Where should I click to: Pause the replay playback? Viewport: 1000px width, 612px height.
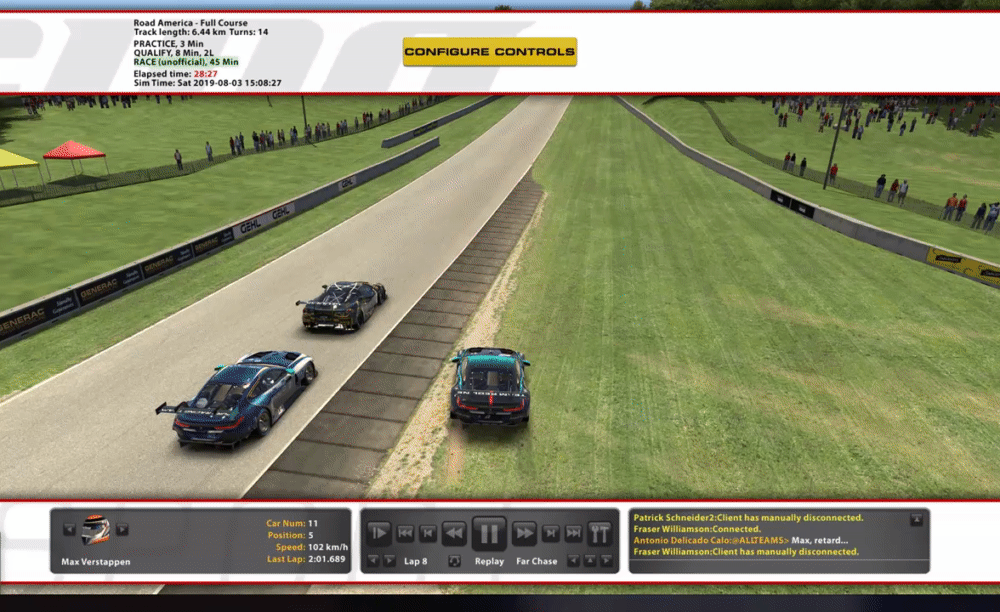(489, 533)
